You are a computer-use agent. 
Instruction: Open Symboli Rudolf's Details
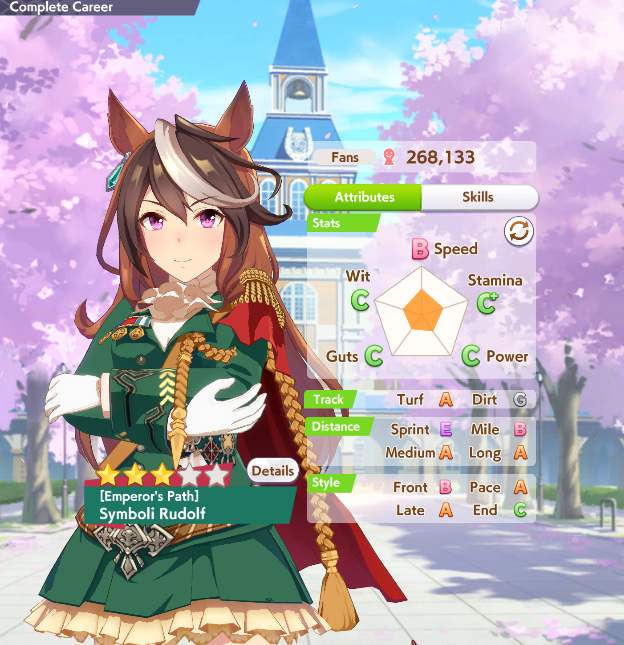click(273, 471)
